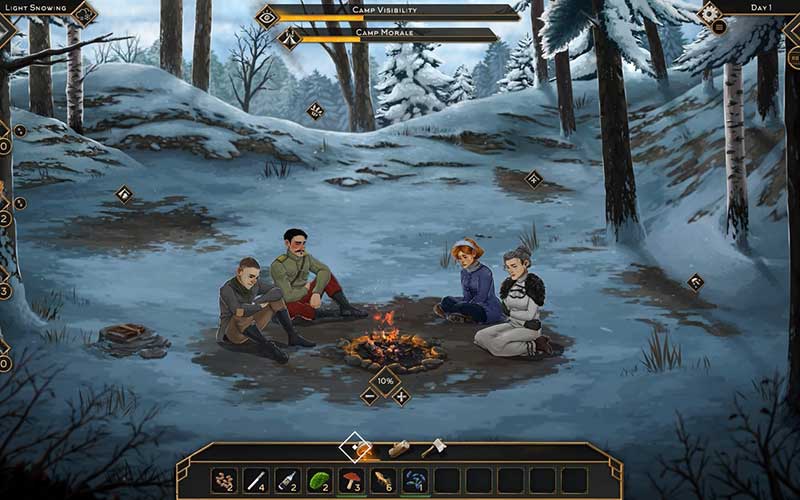The image size is (800, 500).
Task: Click the Camp Morale tent icon
Action: [x=290, y=39]
